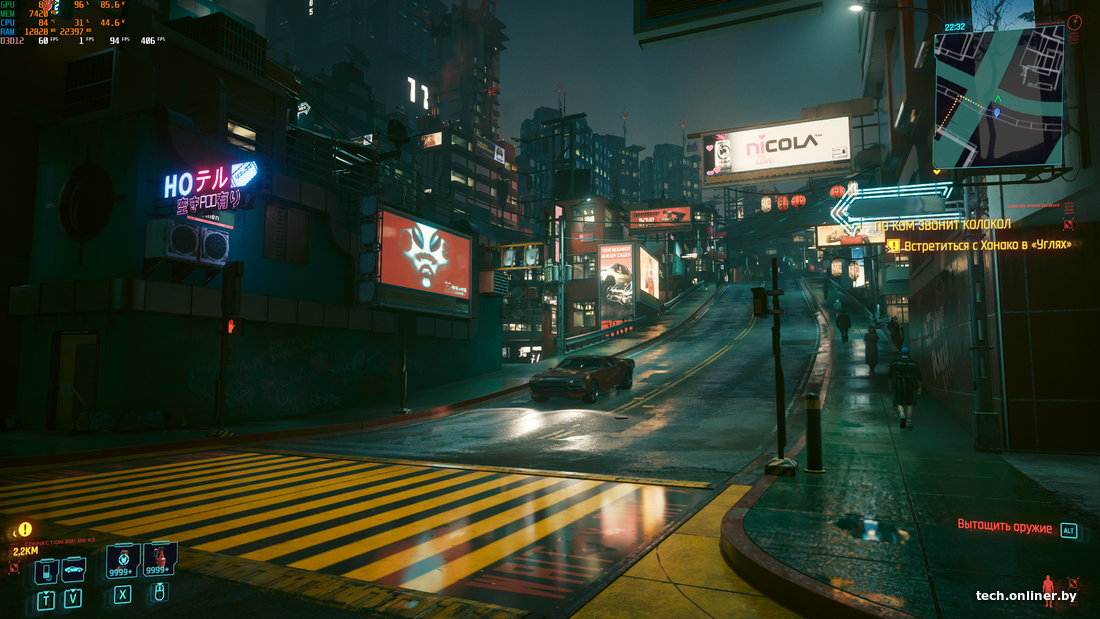Open the minimap
This screenshot has width=1100, height=619.
pos(998,97)
